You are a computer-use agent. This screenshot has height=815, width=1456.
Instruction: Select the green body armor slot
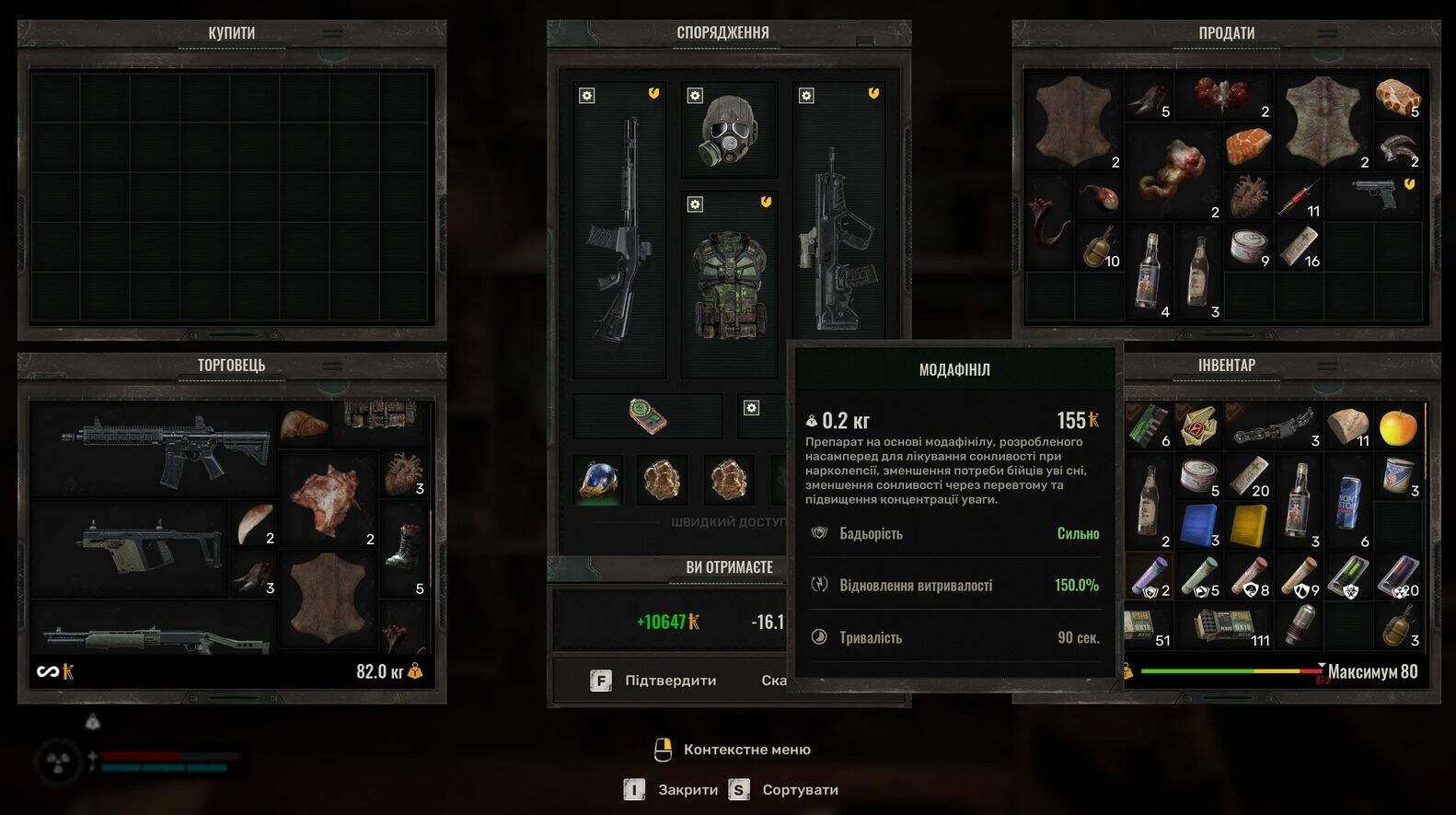tap(729, 284)
